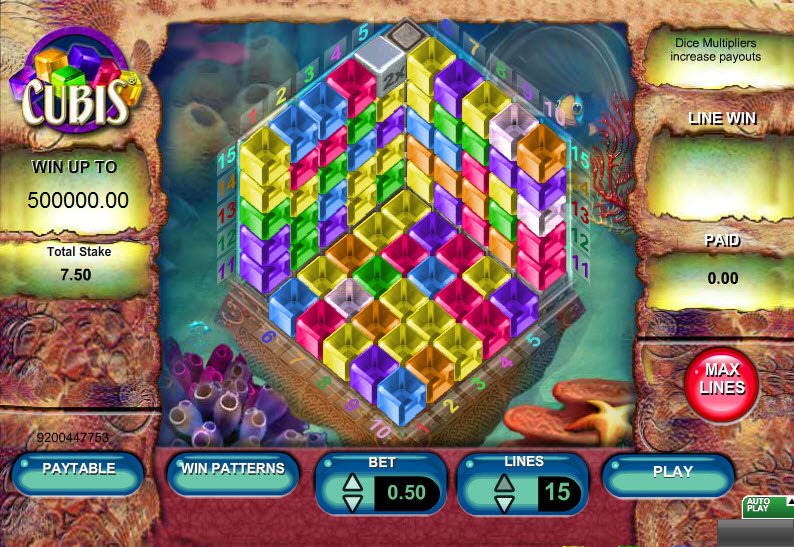This screenshot has width=794, height=547.
Task: Increase the bet with the up arrow
Action: pyautogui.click(x=352, y=482)
